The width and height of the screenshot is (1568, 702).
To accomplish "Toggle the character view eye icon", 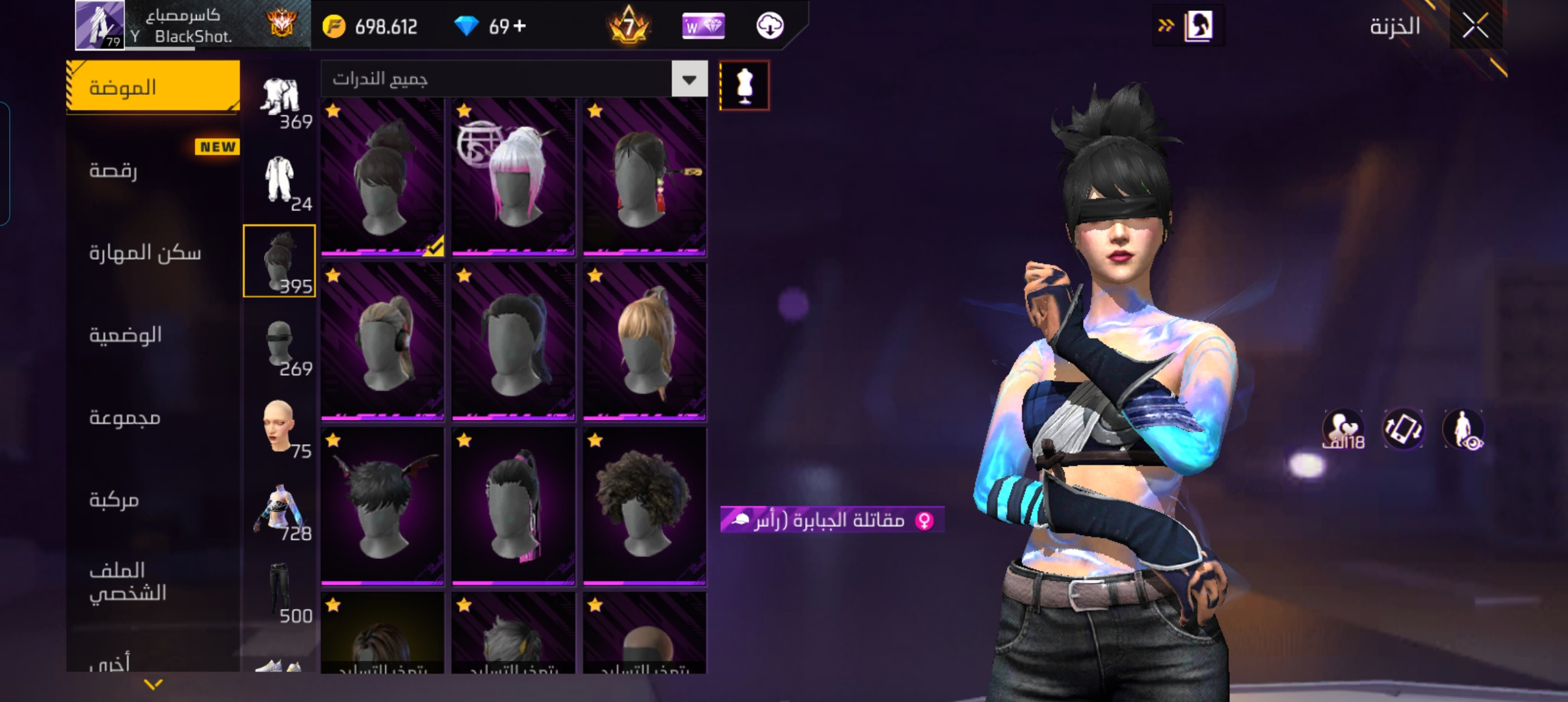I will [x=1463, y=430].
